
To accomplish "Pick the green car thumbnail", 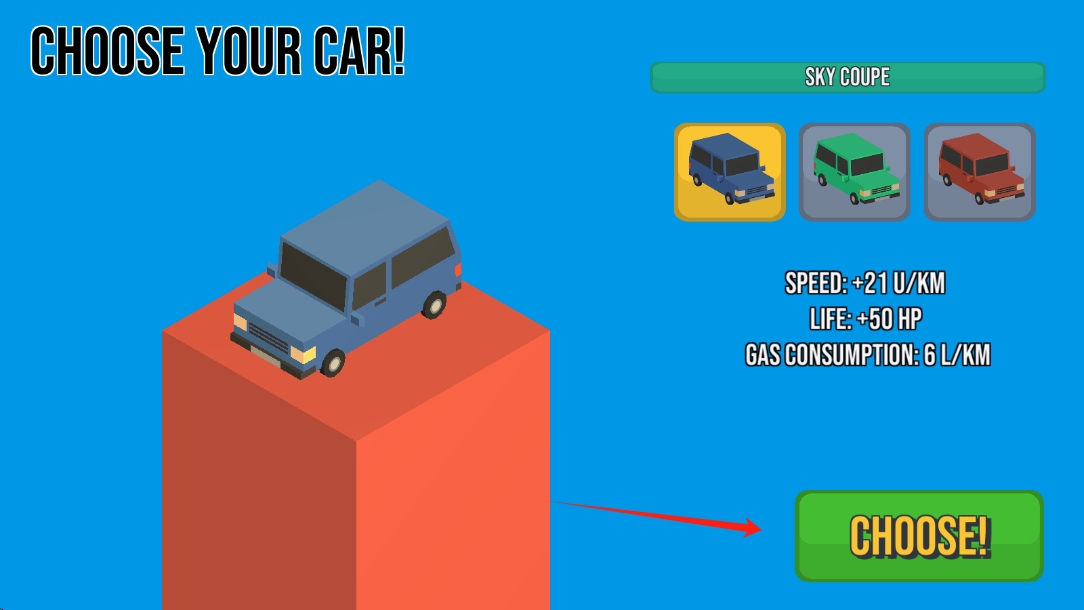I will (854, 172).
